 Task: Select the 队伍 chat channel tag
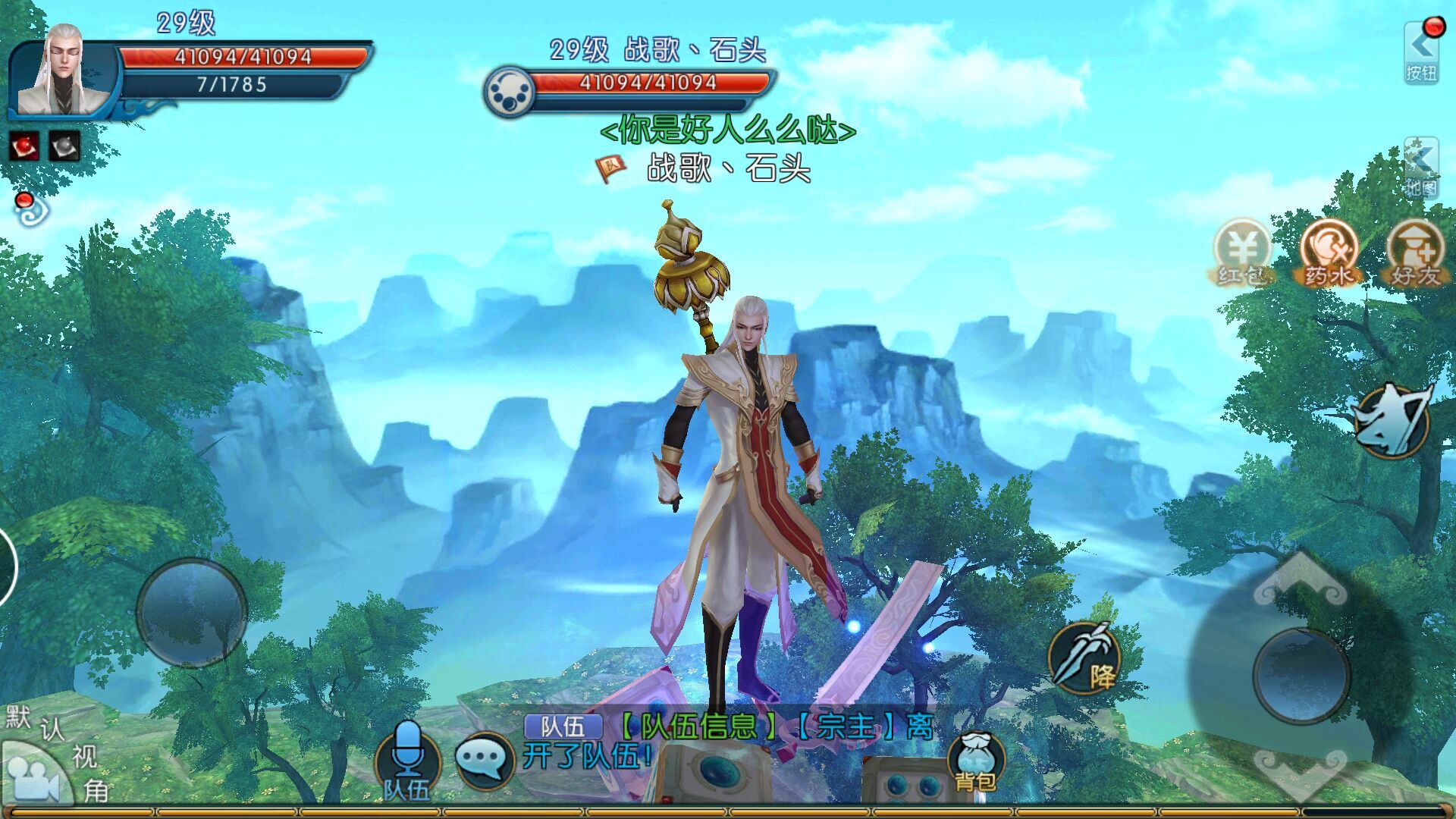tap(563, 726)
